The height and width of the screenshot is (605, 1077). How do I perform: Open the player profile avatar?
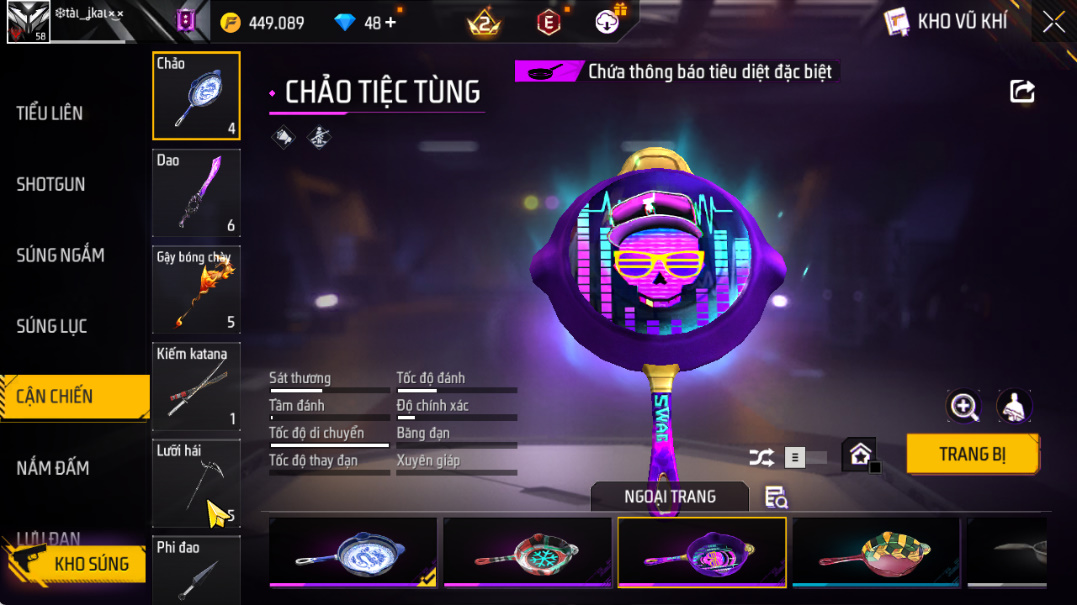[x=27, y=22]
